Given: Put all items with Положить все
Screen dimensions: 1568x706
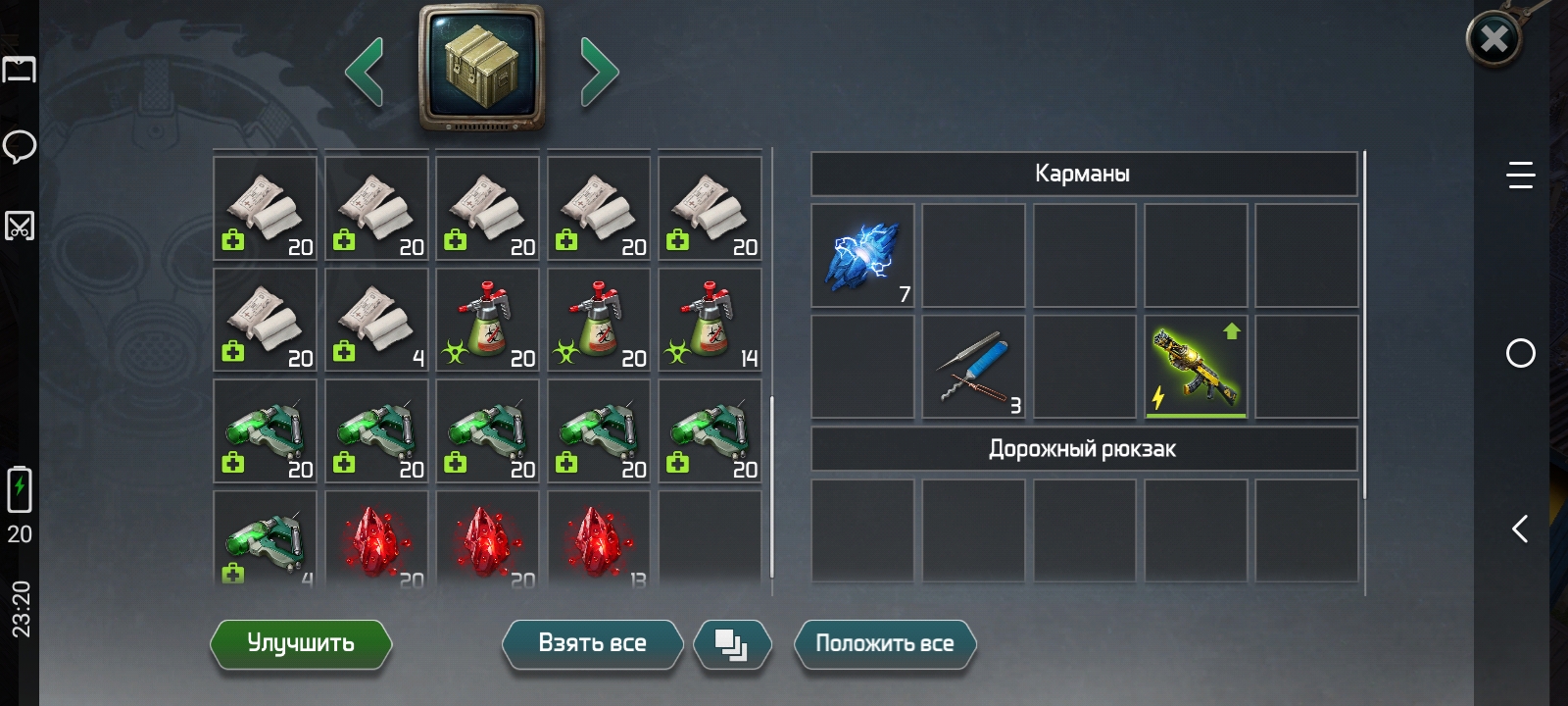Looking at the screenshot, I should pyautogui.click(x=884, y=643).
